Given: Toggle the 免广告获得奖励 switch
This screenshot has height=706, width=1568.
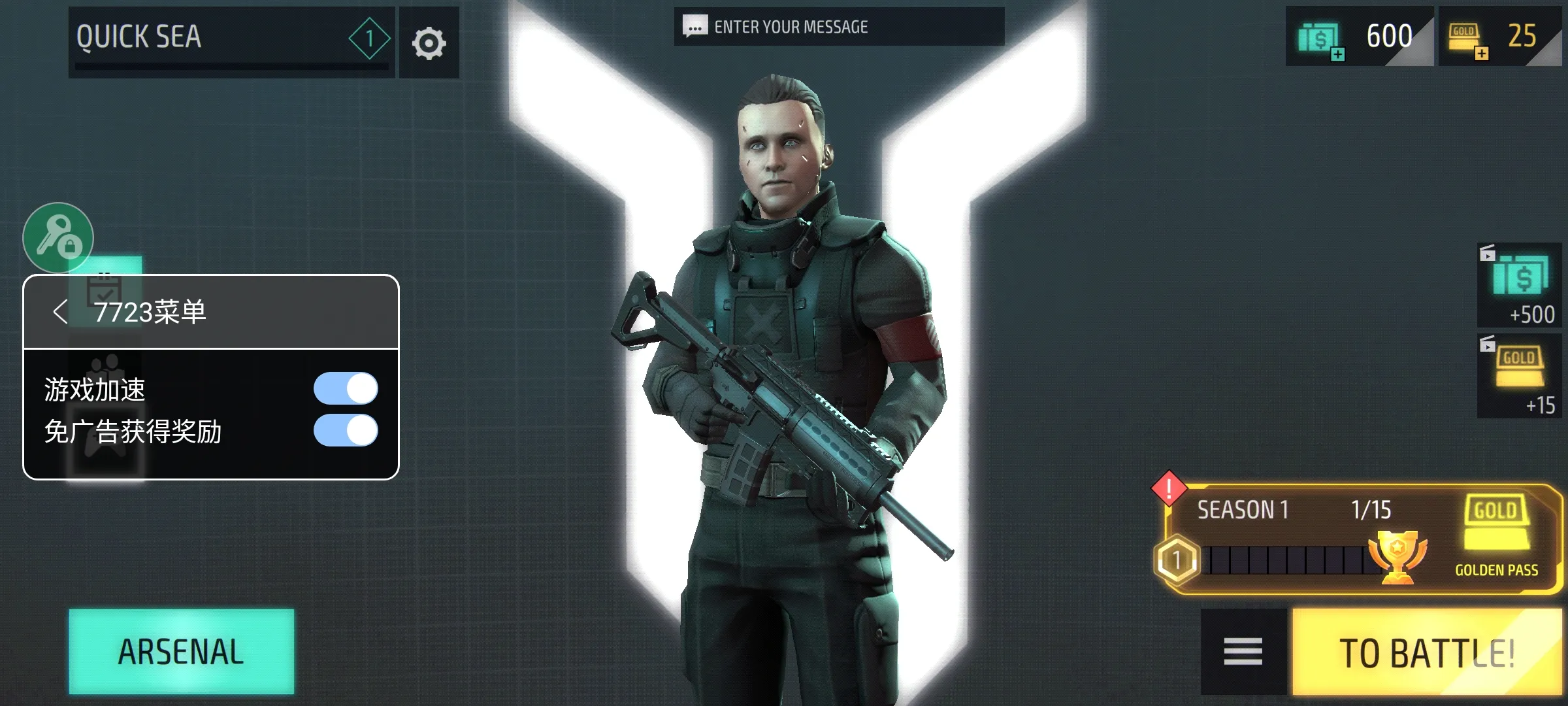Looking at the screenshot, I should click(346, 431).
